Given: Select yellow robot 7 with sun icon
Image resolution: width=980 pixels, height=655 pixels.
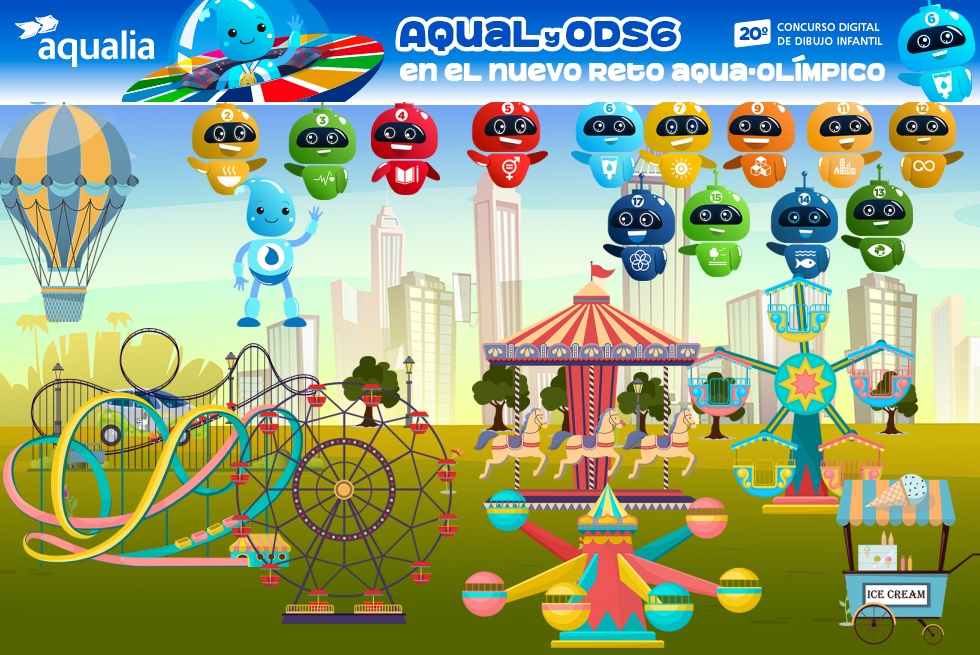Looking at the screenshot, I should 678,142.
